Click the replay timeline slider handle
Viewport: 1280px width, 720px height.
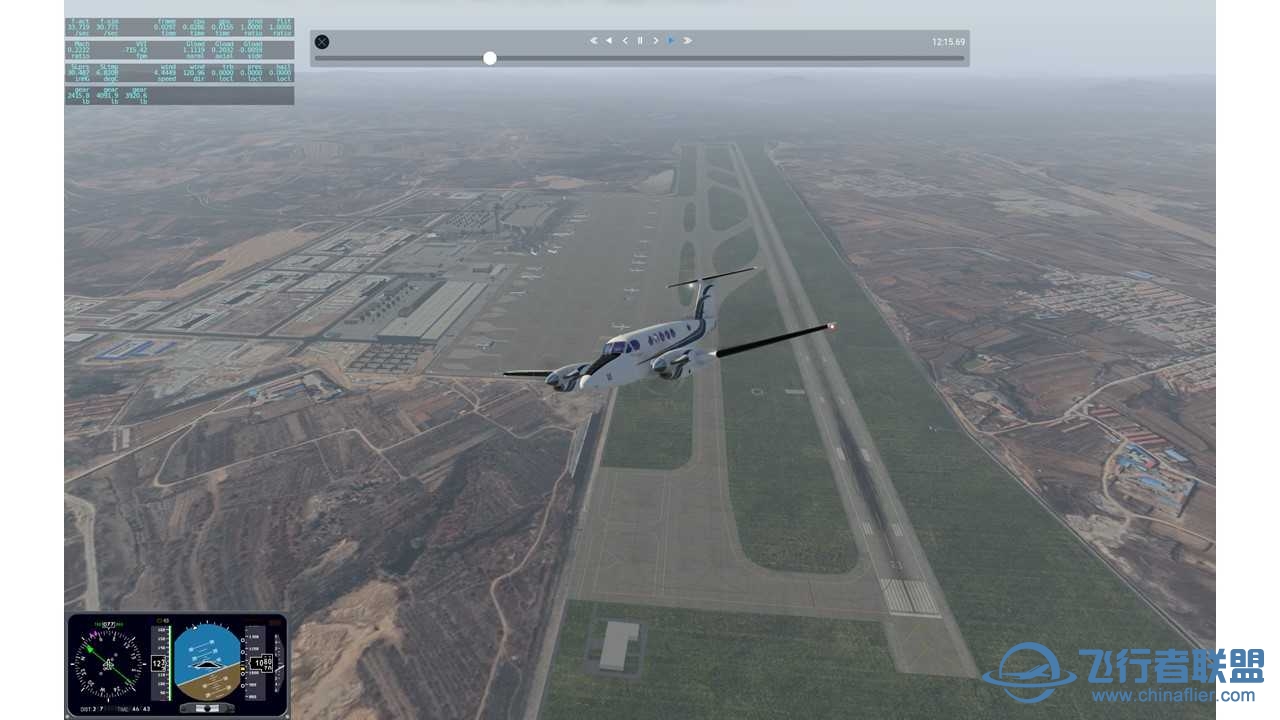(x=490, y=58)
